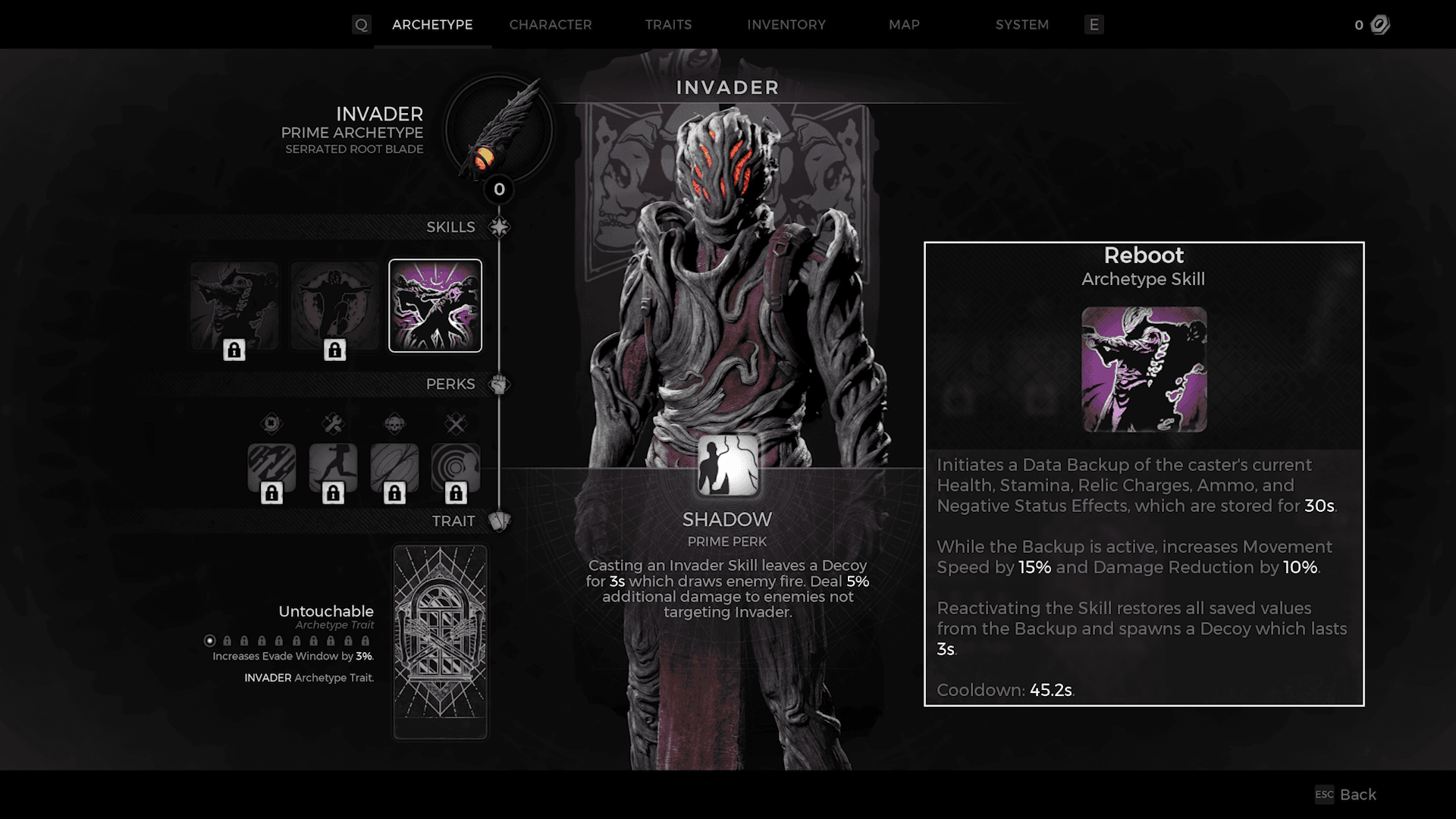
Task: Select the Archetype tab
Action: [x=432, y=25]
